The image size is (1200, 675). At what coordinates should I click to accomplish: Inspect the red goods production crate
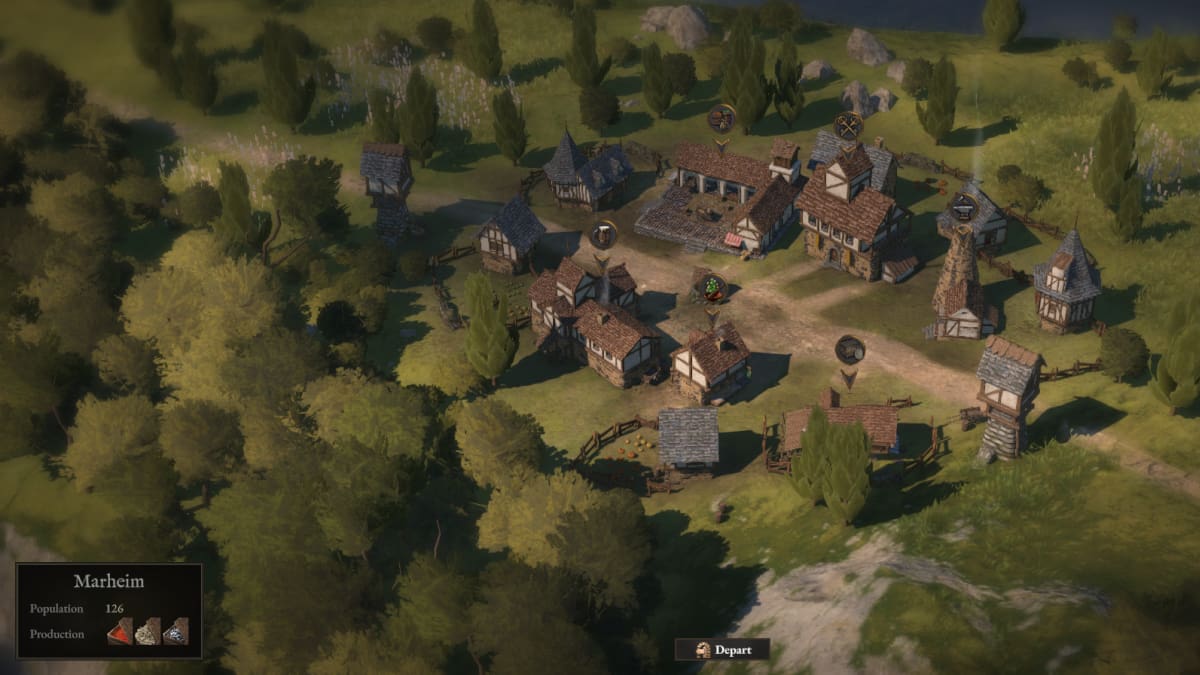pyautogui.click(x=119, y=631)
